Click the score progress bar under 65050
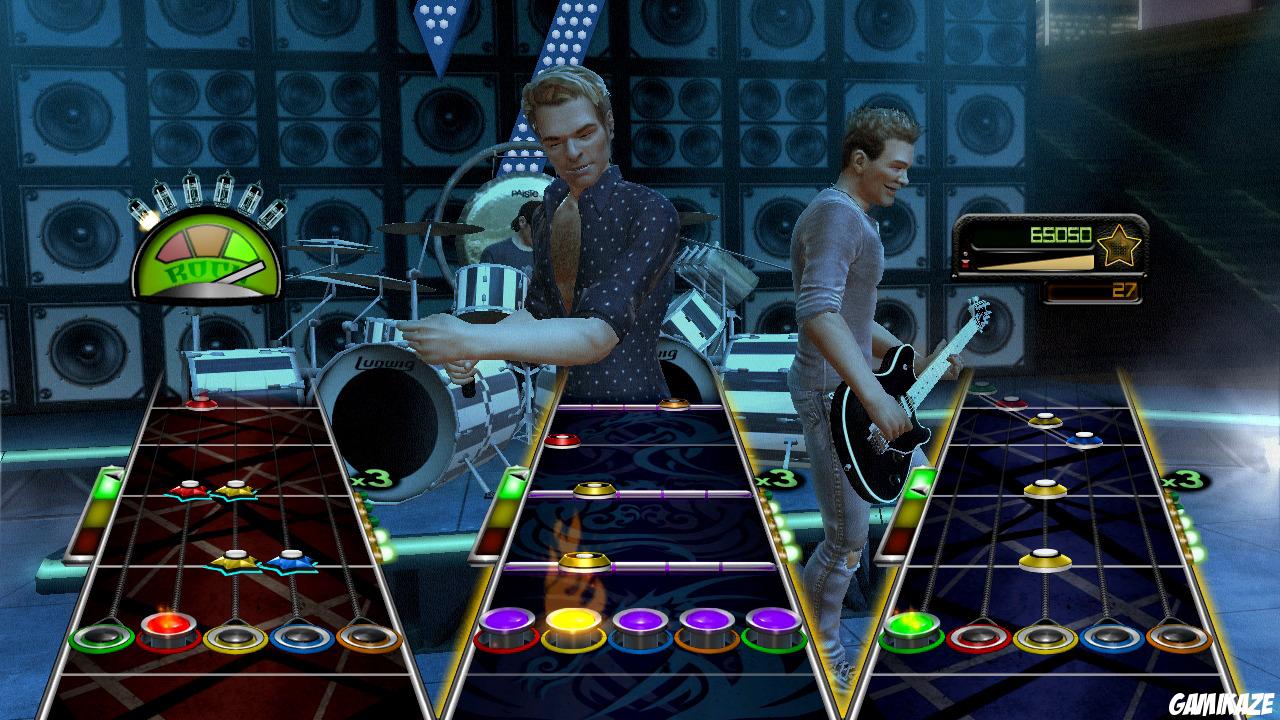Screen dimensions: 1280x720 click(x=1035, y=262)
